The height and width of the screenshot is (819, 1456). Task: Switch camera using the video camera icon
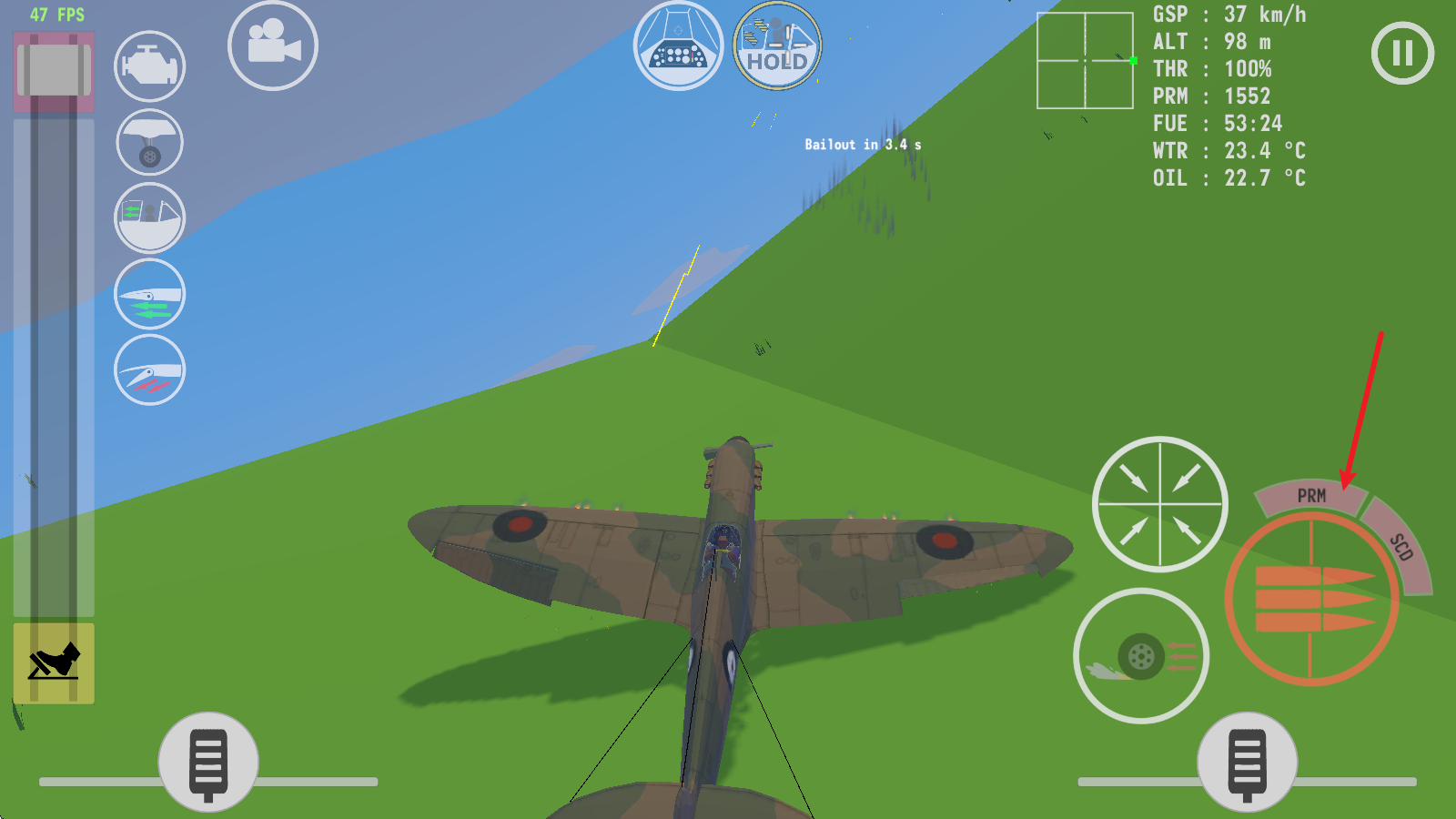pos(273,47)
